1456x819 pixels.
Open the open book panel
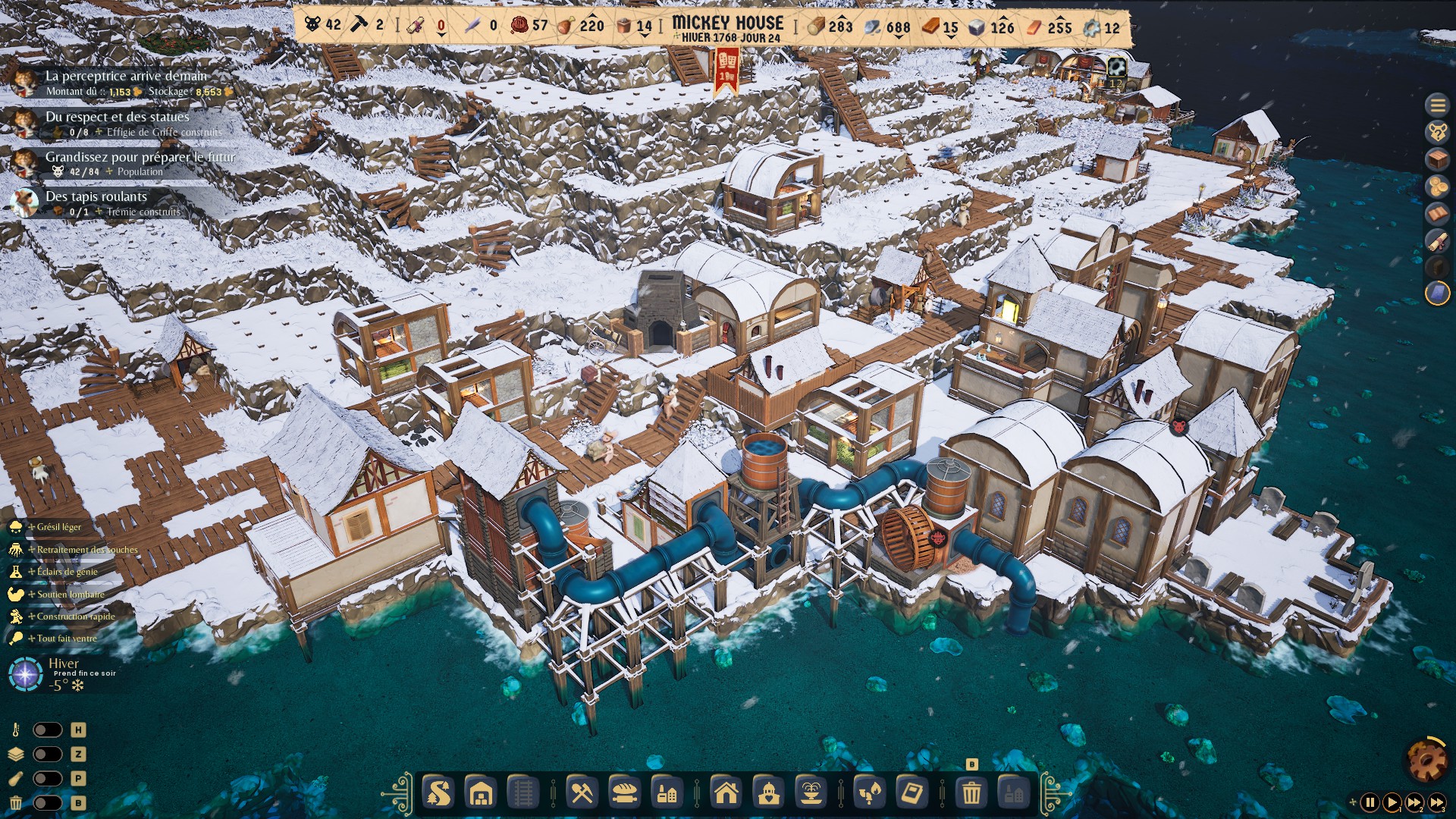(x=1437, y=214)
